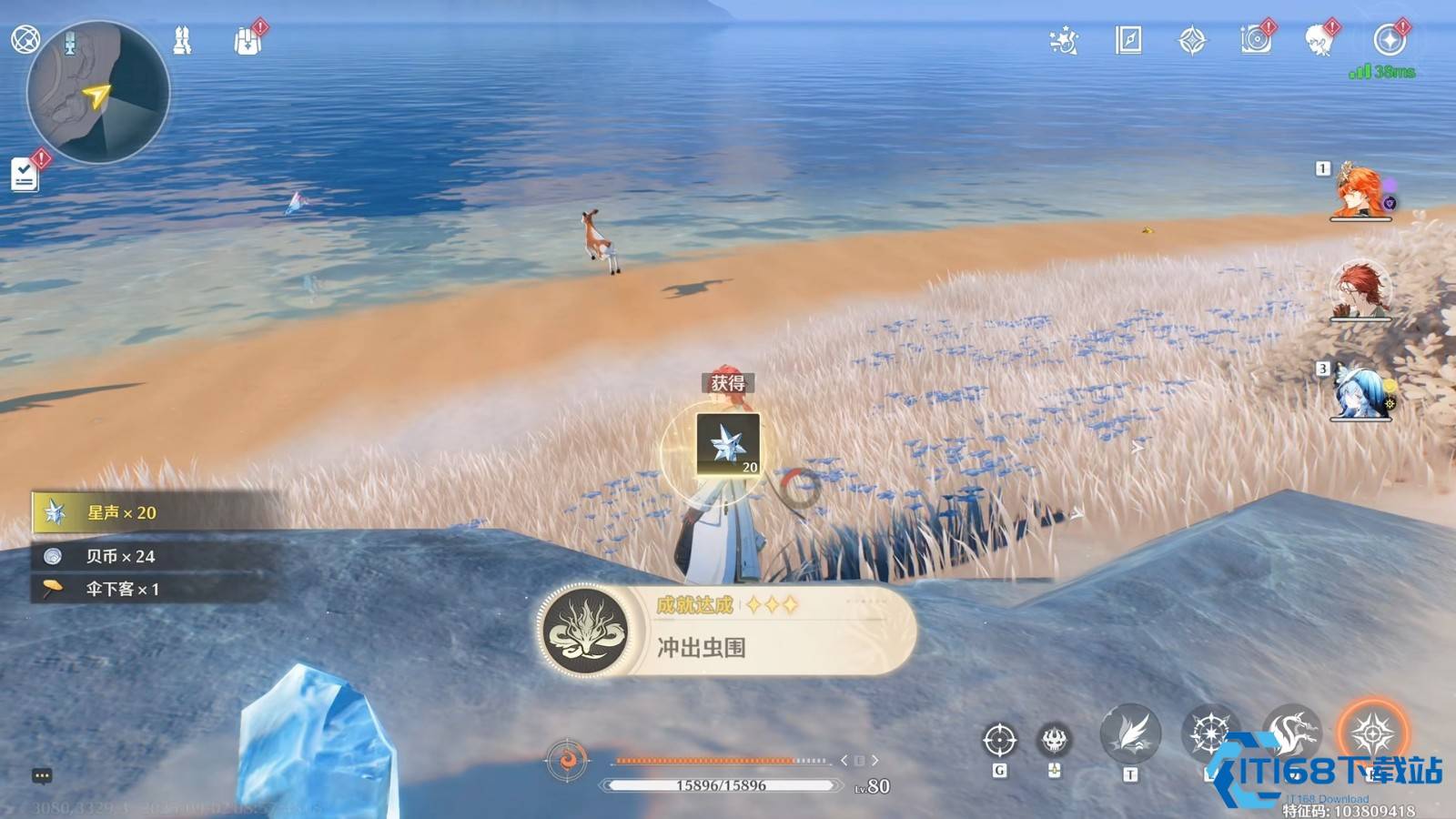This screenshot has width=1456, height=819.
Task: Open the Convene star diamond icon
Action: tap(1192, 41)
